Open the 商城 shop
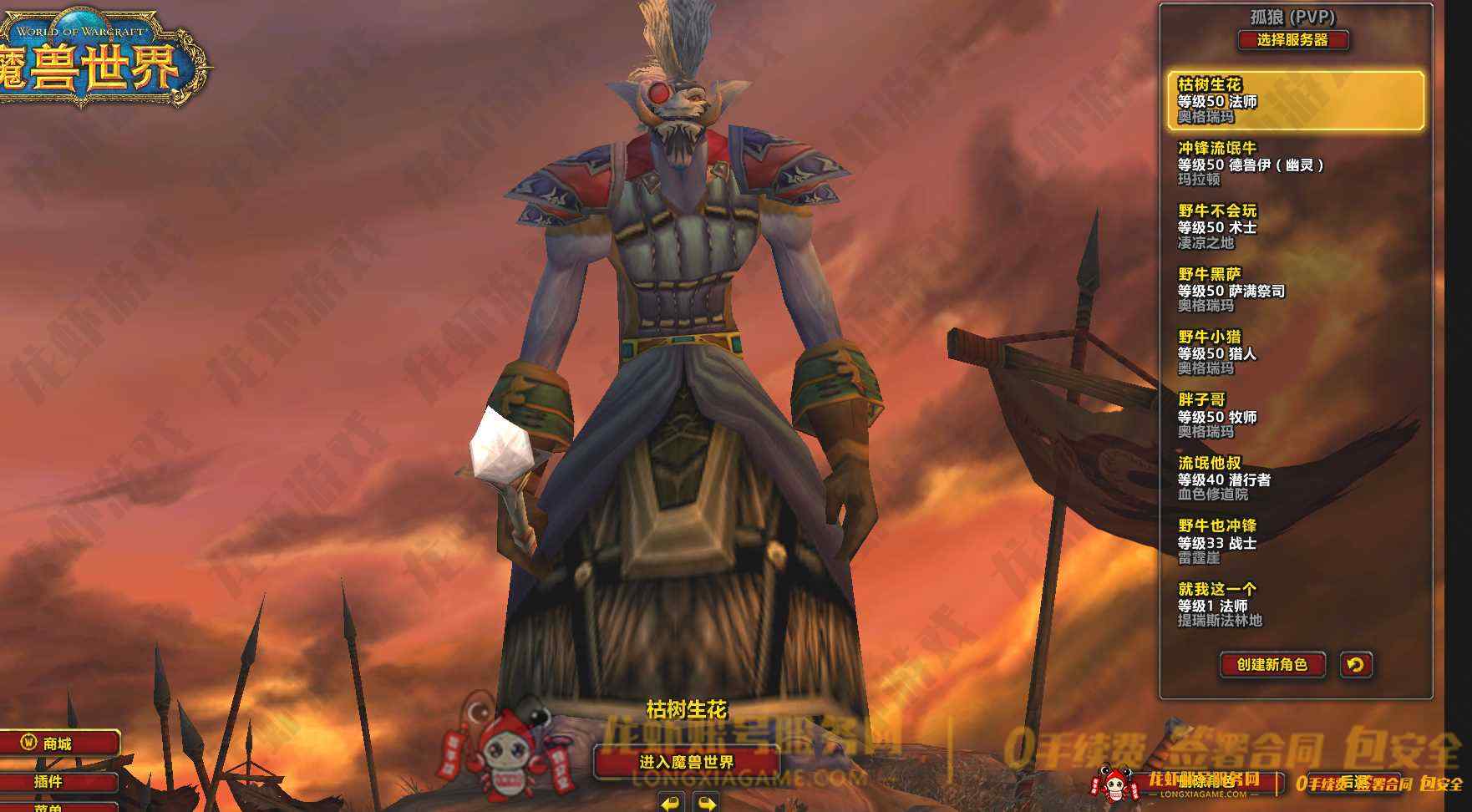Viewport: 1472px width, 812px height. tap(58, 743)
